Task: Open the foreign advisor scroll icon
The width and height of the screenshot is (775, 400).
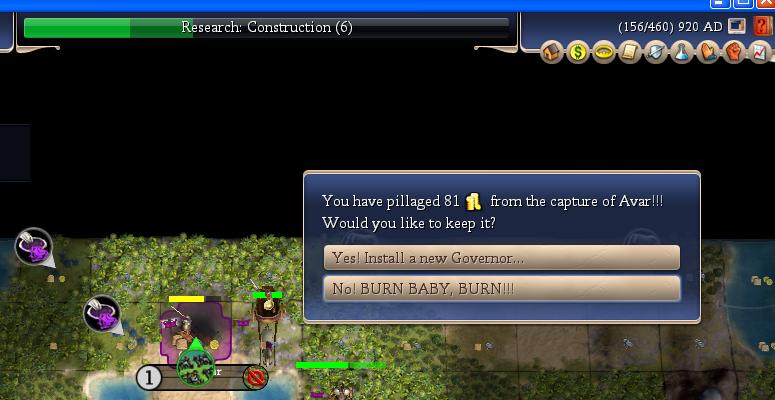Action: coord(630,52)
